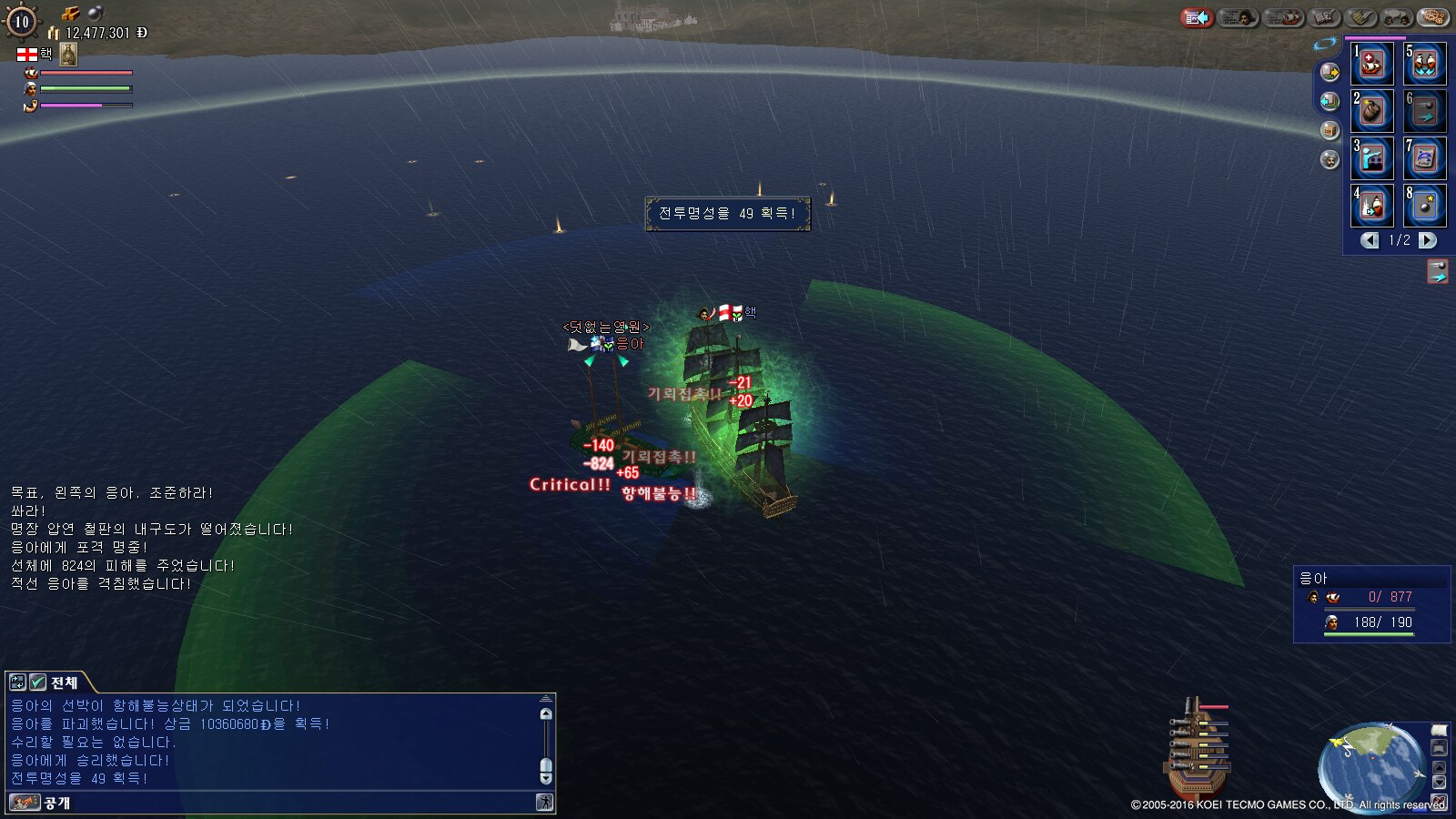Activate the starred cannonball skill in slot 8
Screen dimensions: 1456x819
(1424, 206)
